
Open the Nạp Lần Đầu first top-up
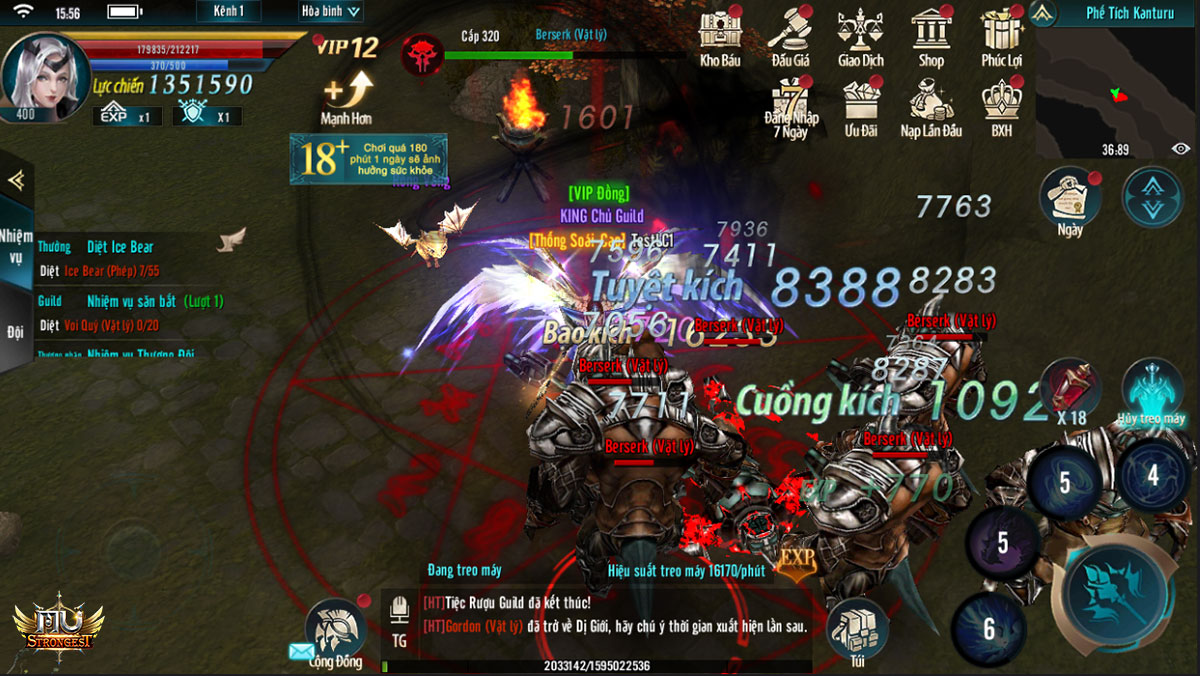[931, 106]
